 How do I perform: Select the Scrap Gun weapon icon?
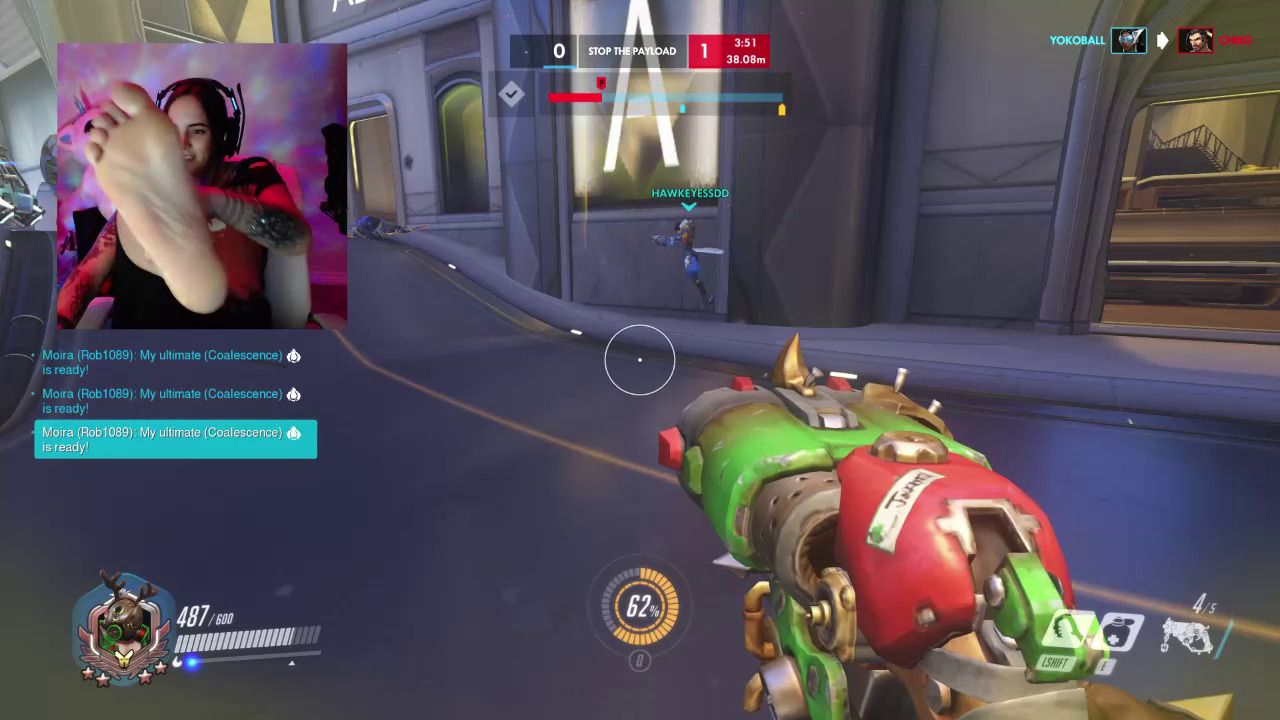point(1188,636)
